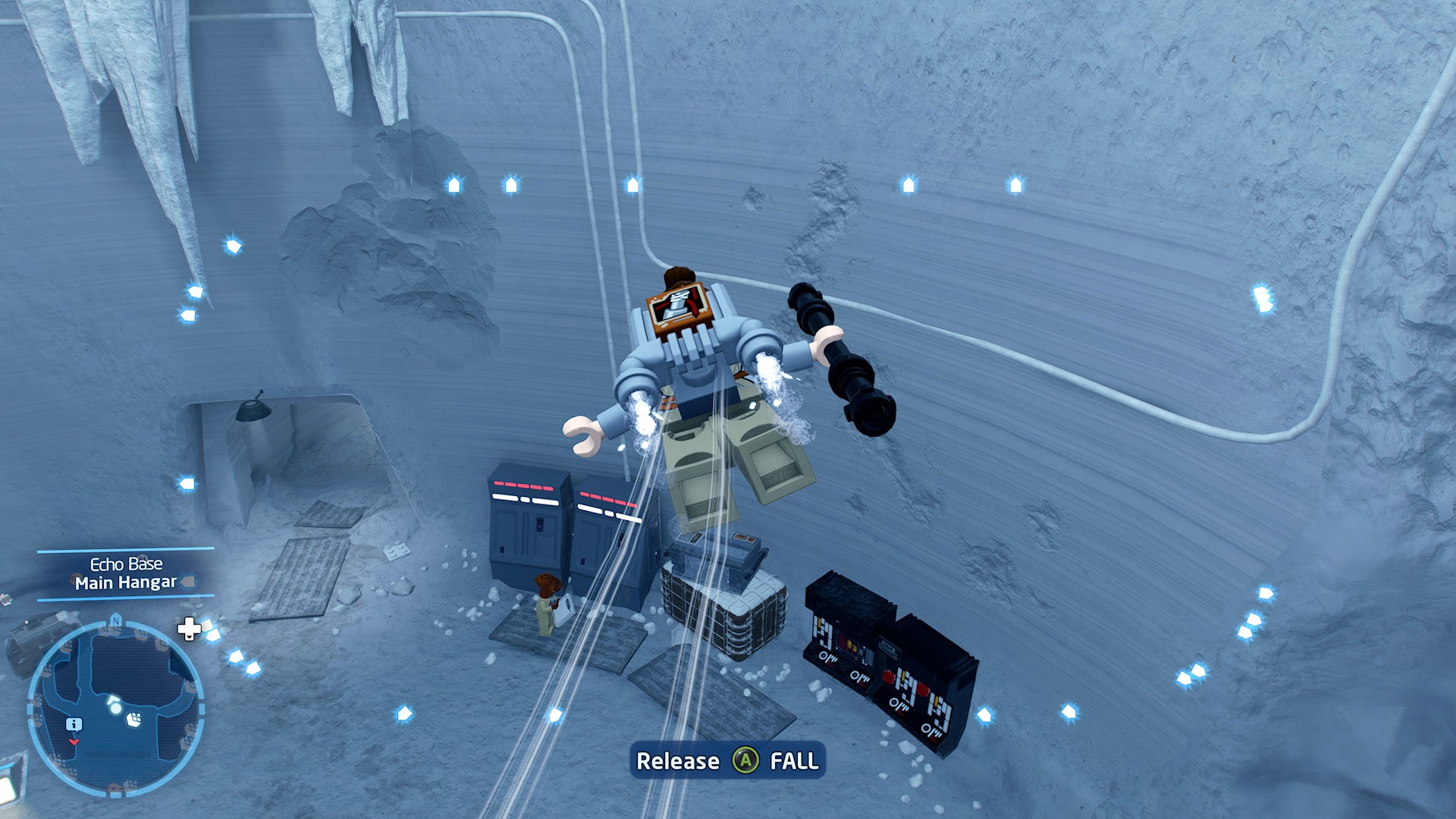Select the brick collectible icon on the minimap
This screenshot has width=1456, height=819.
click(134, 720)
